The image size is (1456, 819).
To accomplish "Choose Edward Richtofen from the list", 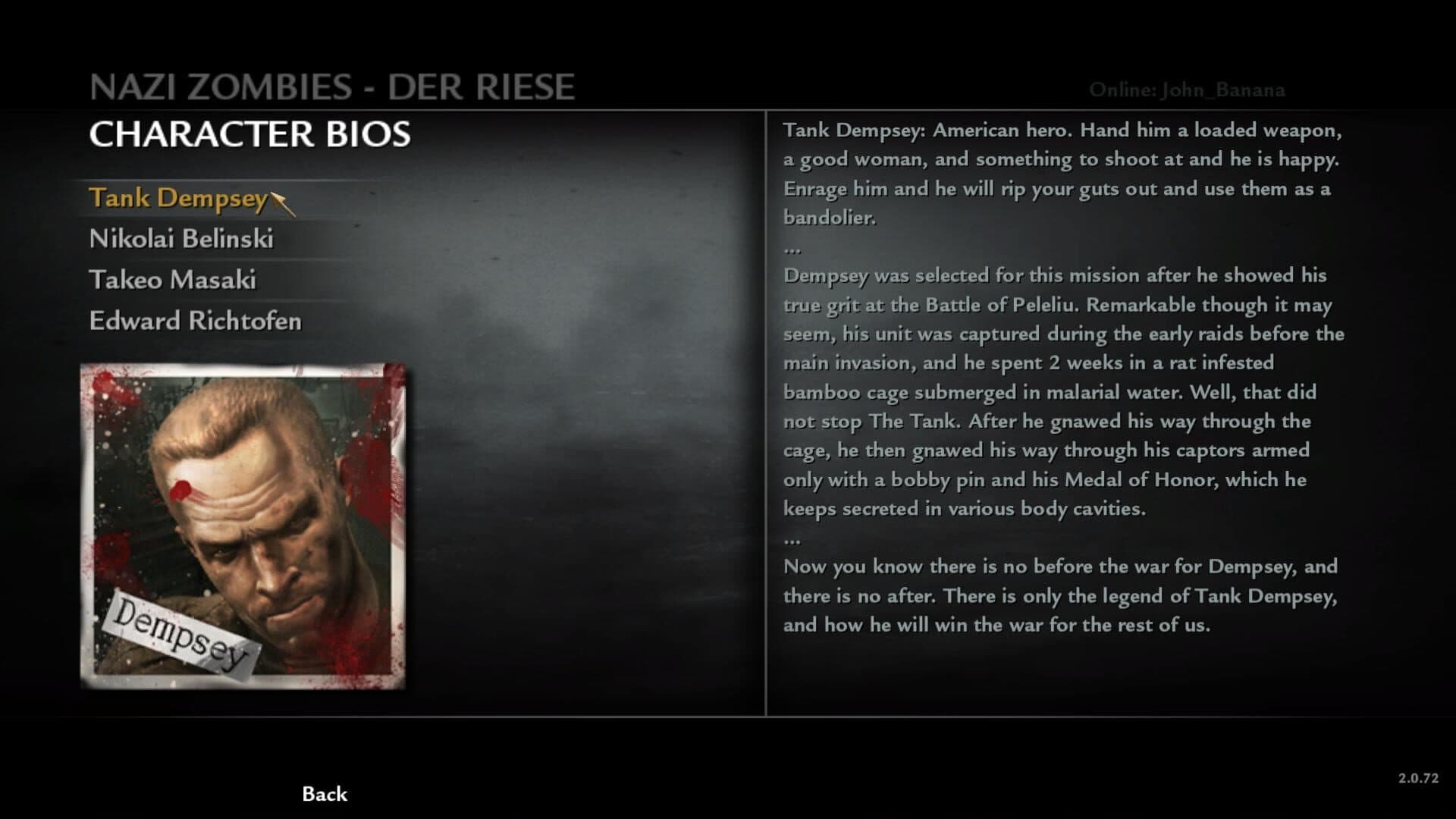I will point(195,322).
